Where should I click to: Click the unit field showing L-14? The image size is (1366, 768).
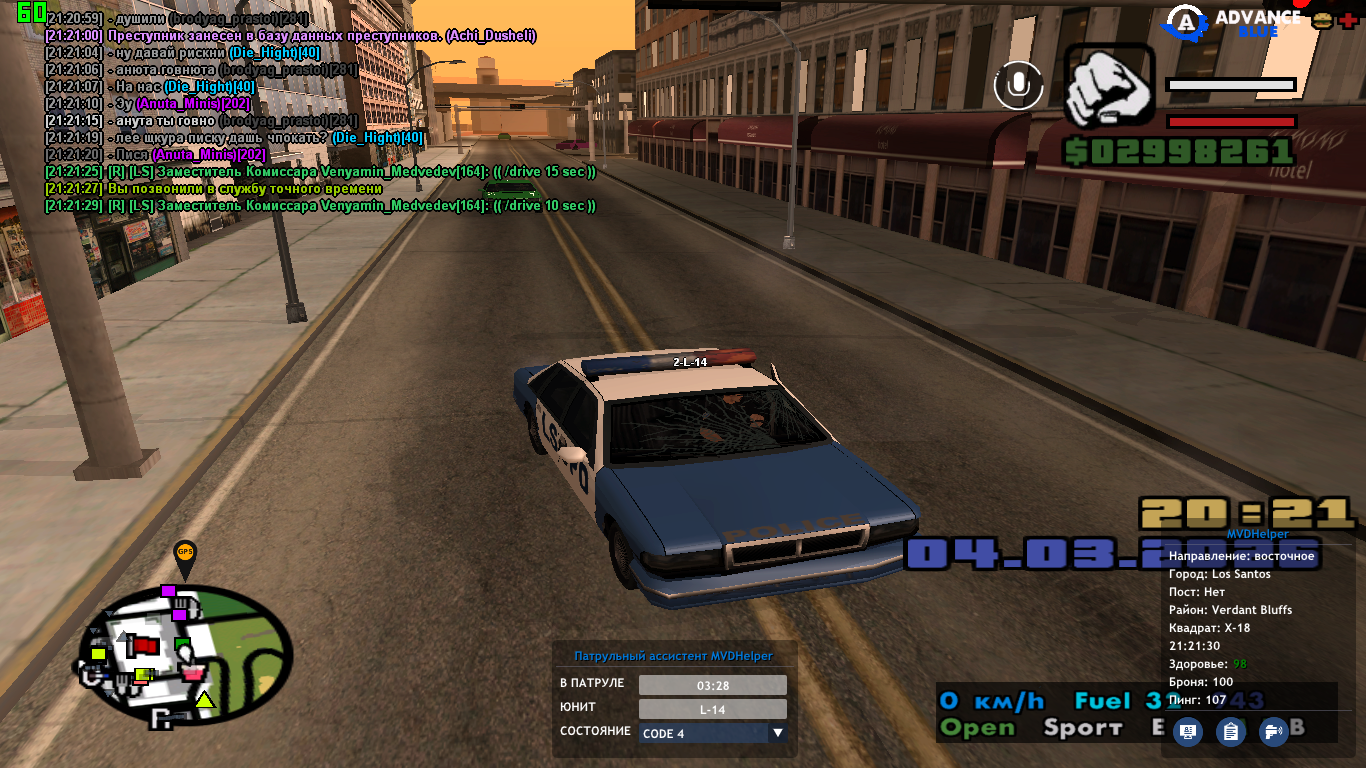pos(712,709)
